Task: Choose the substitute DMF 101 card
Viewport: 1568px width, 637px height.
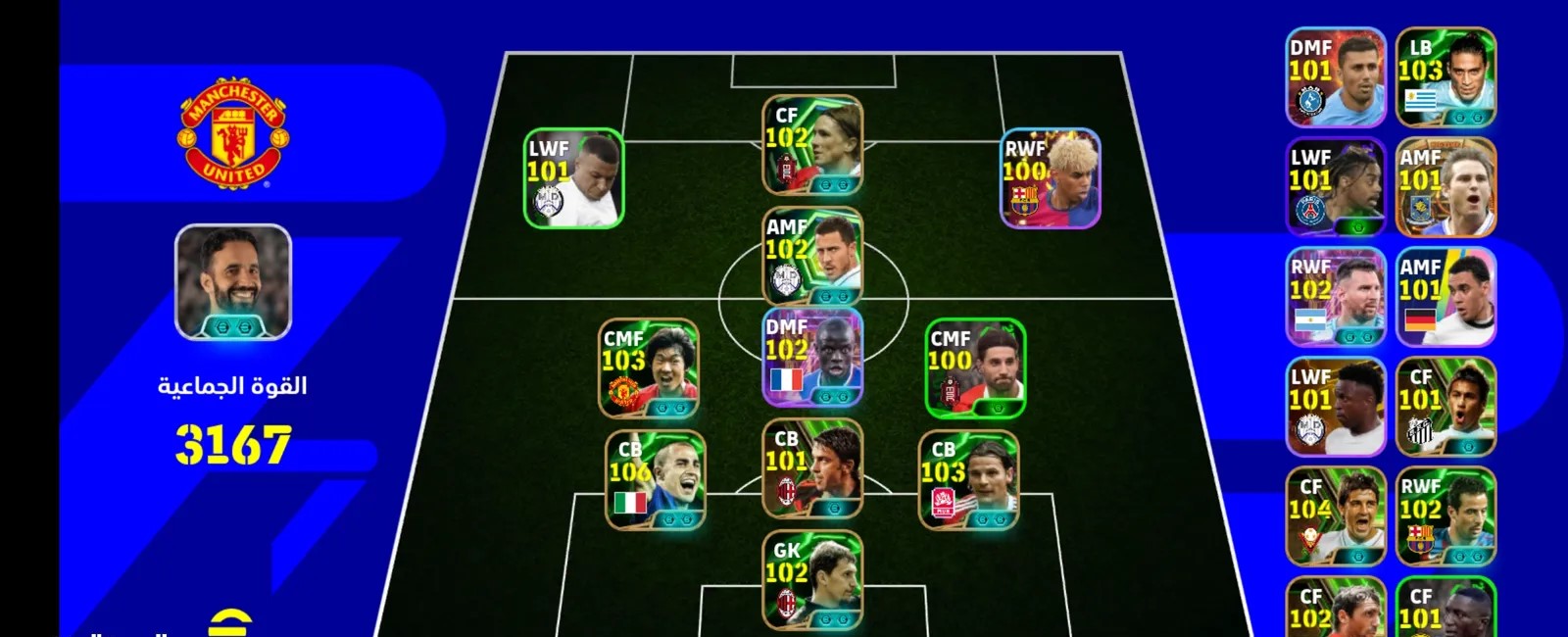Action: [1335, 77]
